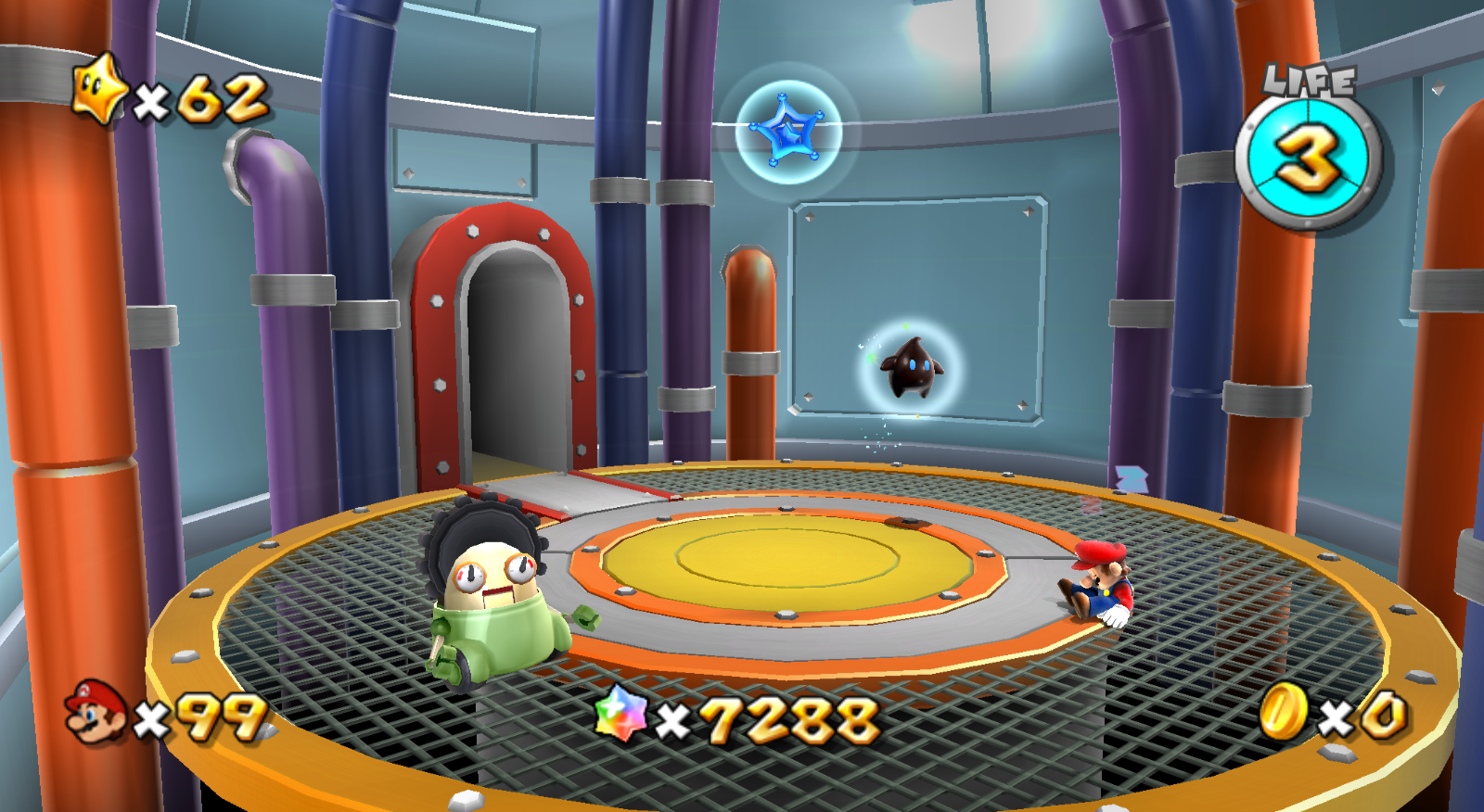Click the gold Power Star counter icon
This screenshot has height=812, width=1484.
[100, 90]
